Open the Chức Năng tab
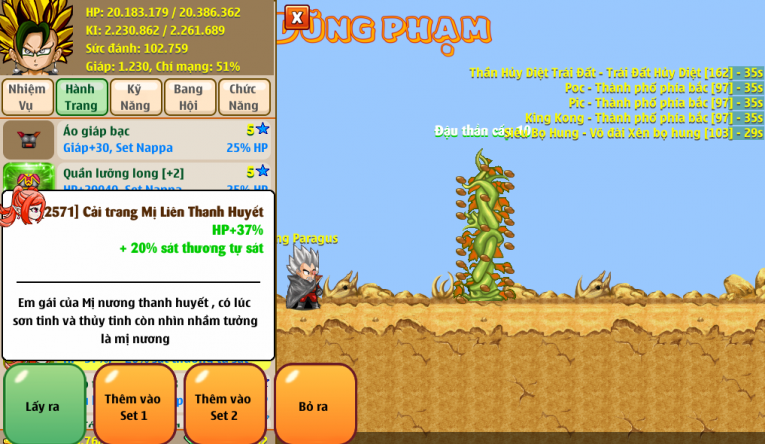 (x=244, y=97)
